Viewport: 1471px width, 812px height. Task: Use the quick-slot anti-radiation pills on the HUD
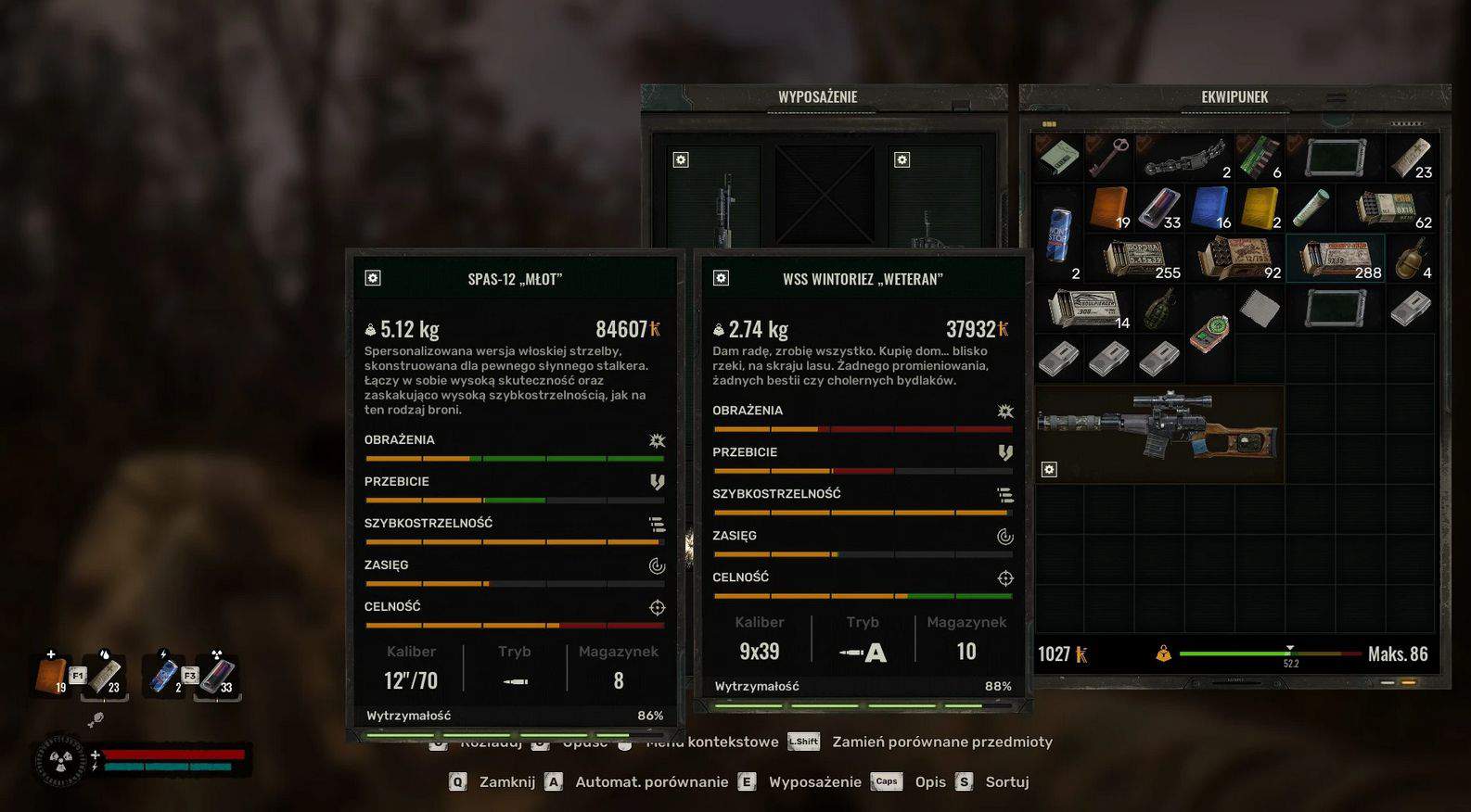pyautogui.click(x=217, y=676)
